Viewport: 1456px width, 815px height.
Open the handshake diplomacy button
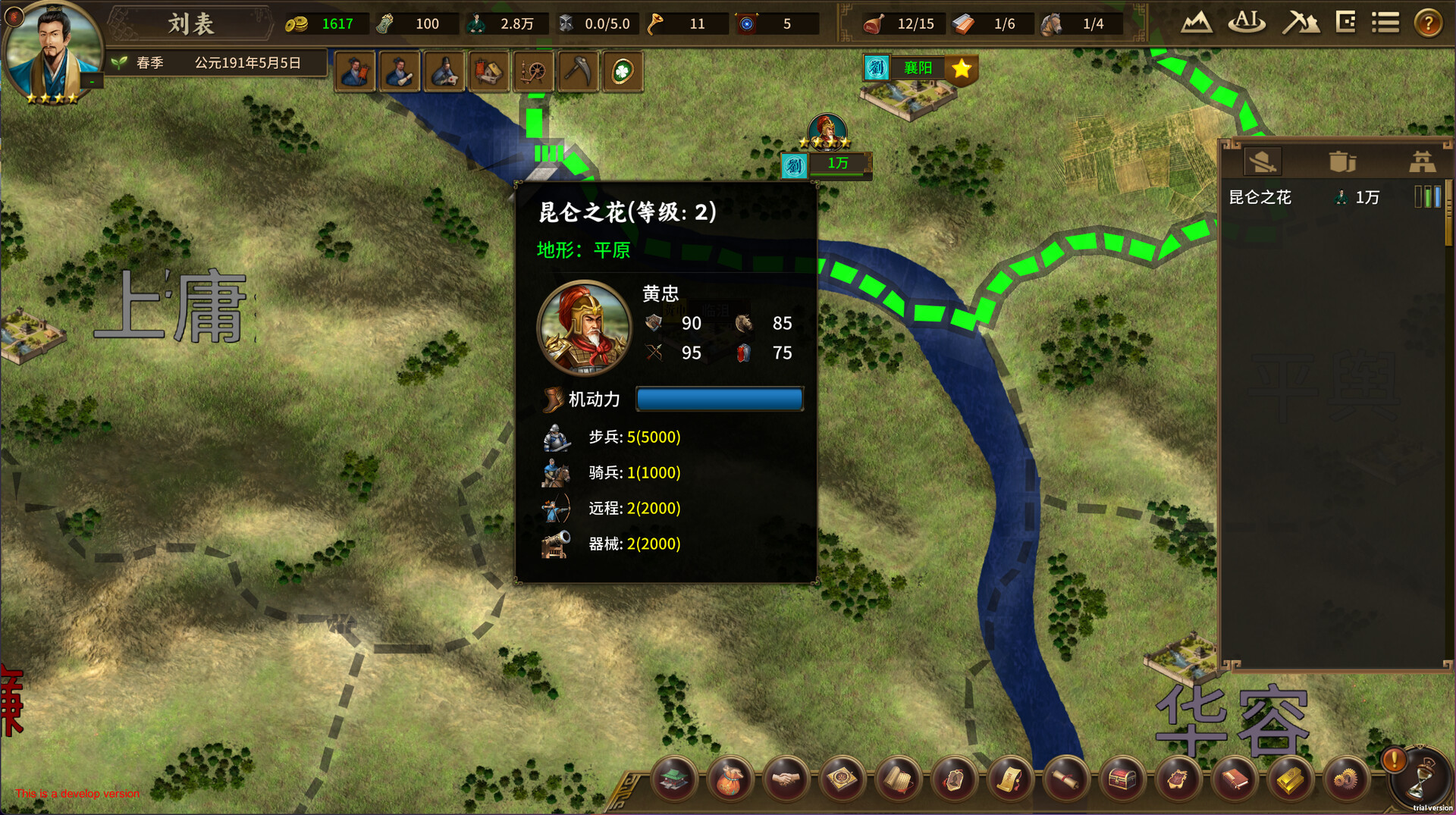(786, 779)
